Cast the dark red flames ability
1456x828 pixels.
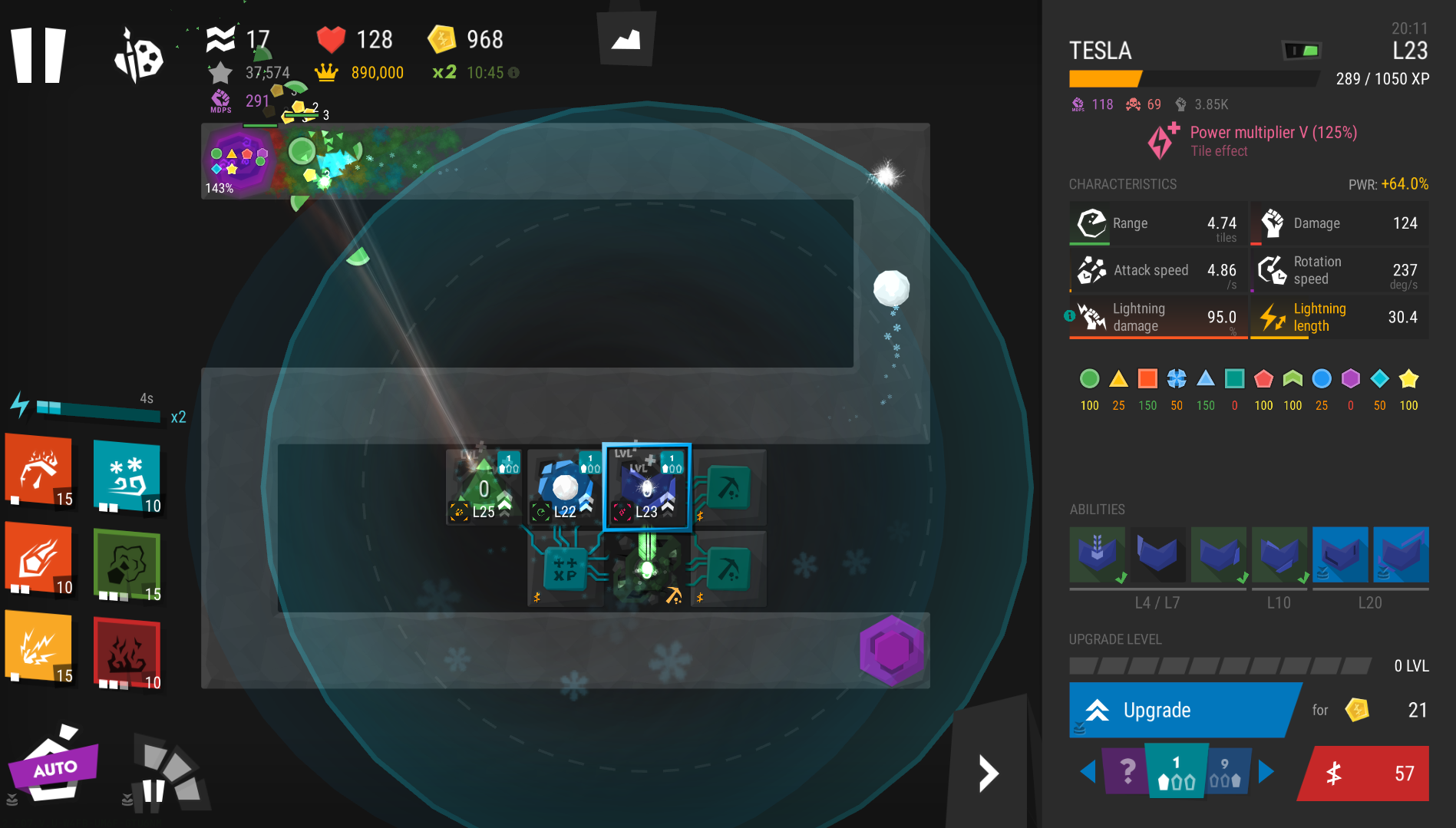(x=127, y=653)
